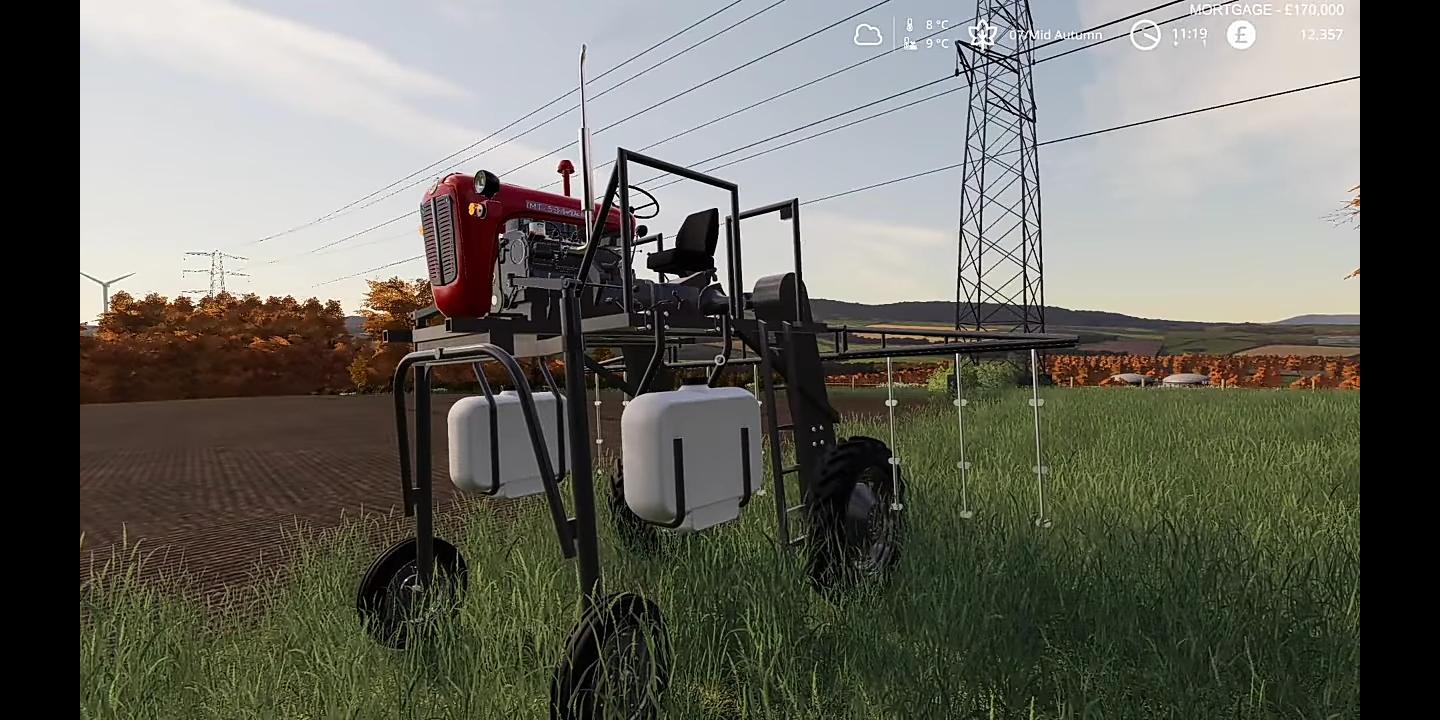Click the 9 °C soil temperature value
Image resolution: width=1440 pixels, height=720 pixels.
pos(935,43)
